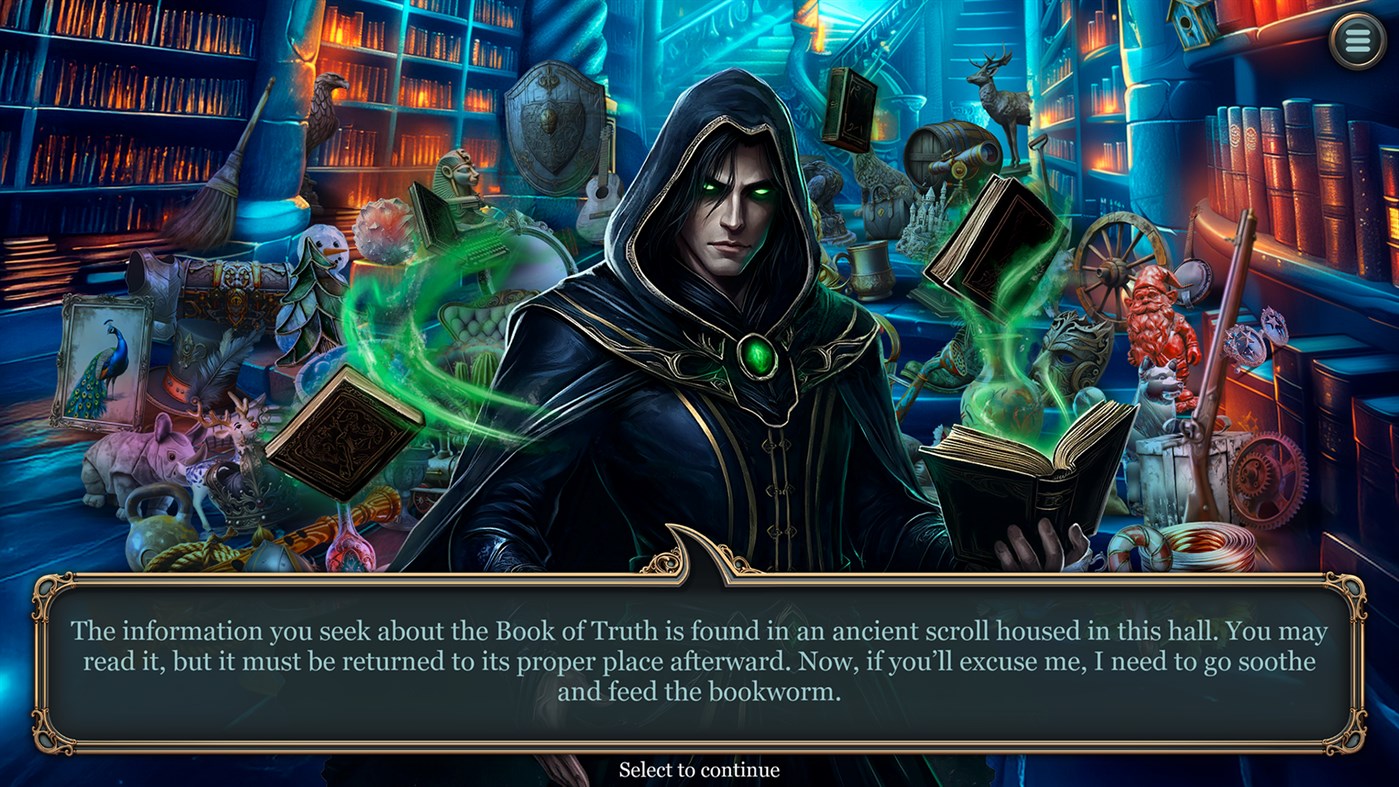Select to continue the dialogue

699,769
